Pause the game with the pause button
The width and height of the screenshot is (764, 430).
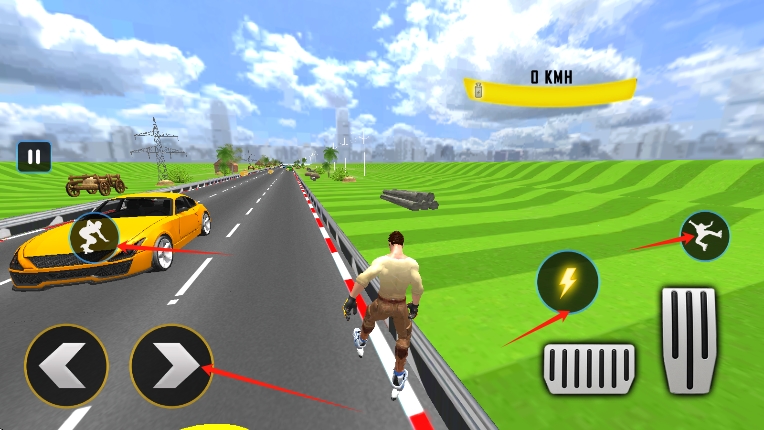[x=34, y=156]
